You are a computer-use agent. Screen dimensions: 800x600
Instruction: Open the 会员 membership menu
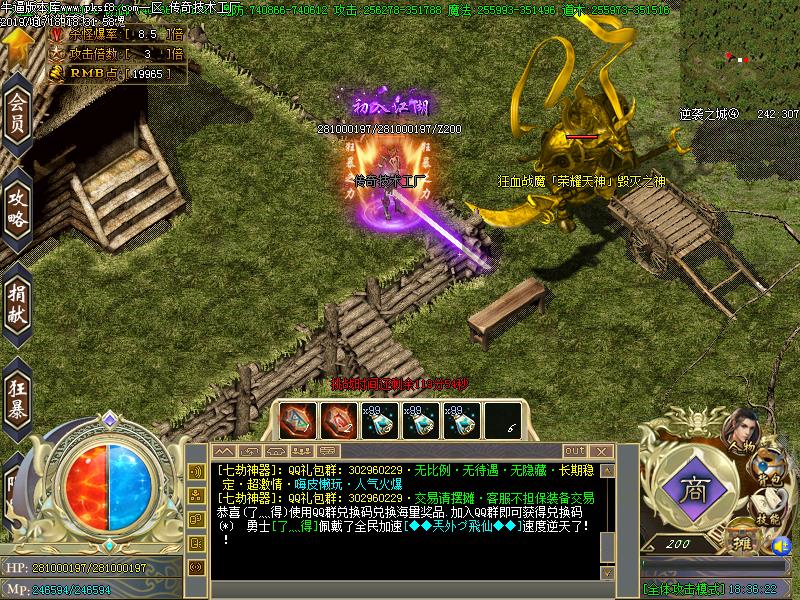tap(17, 111)
